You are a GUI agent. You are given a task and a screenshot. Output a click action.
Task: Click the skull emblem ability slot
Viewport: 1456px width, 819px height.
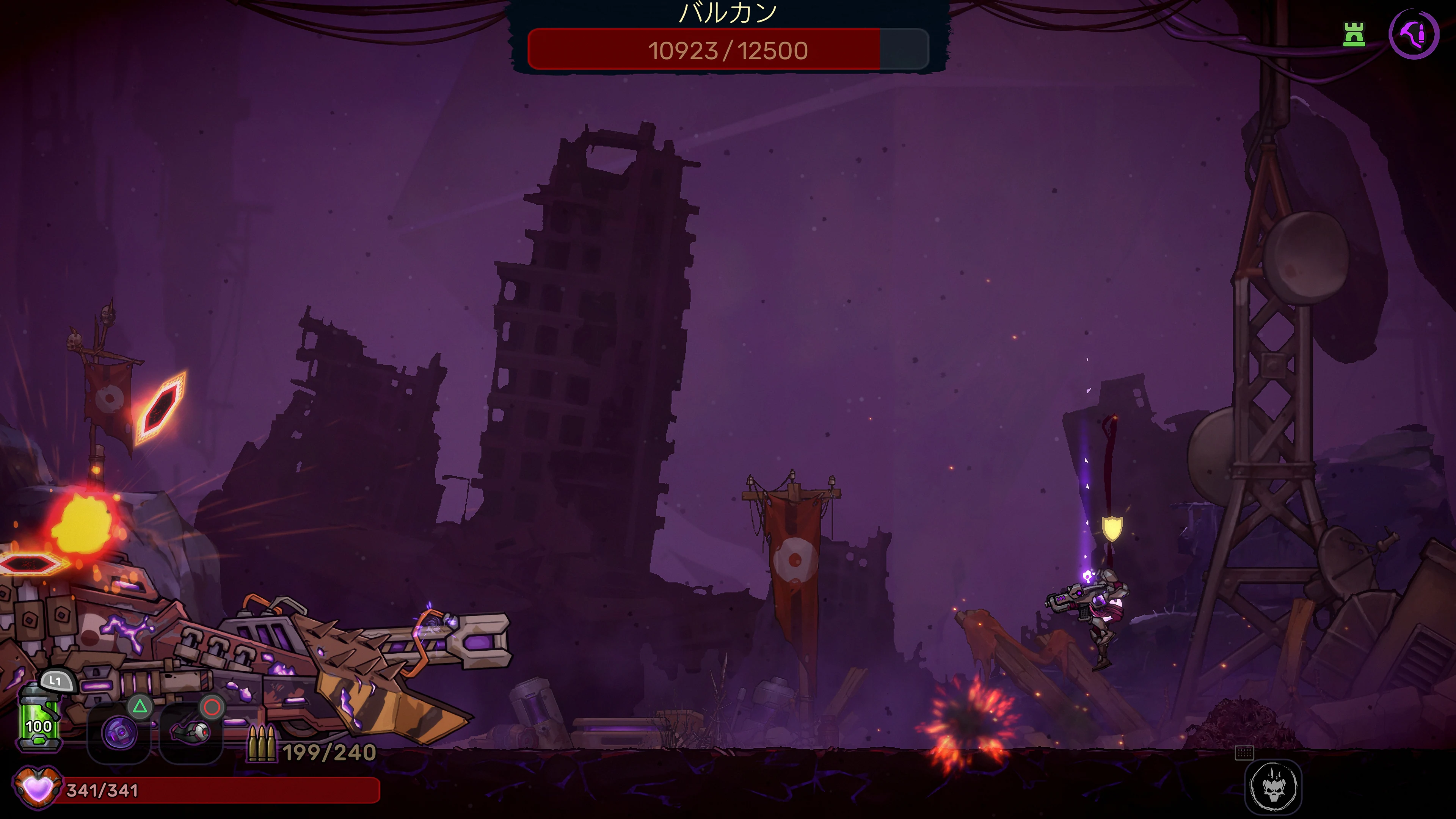tap(1273, 786)
